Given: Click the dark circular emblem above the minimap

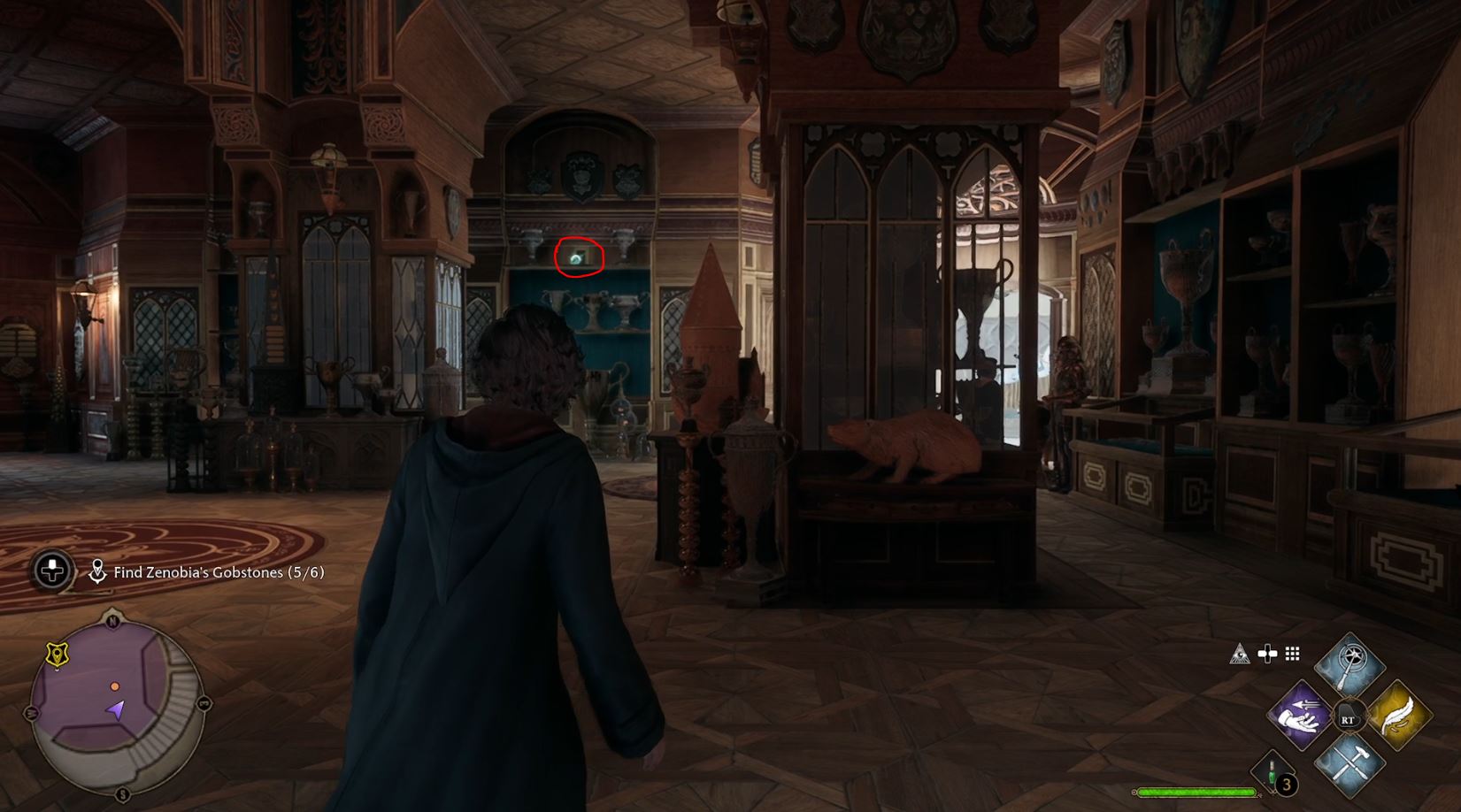Looking at the screenshot, I should [x=51, y=571].
